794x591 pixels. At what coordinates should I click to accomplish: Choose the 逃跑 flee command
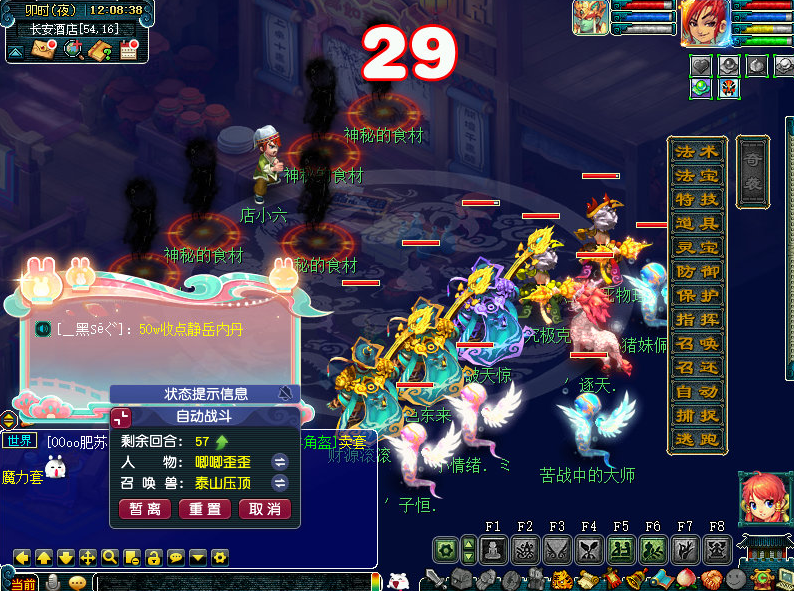[696, 440]
